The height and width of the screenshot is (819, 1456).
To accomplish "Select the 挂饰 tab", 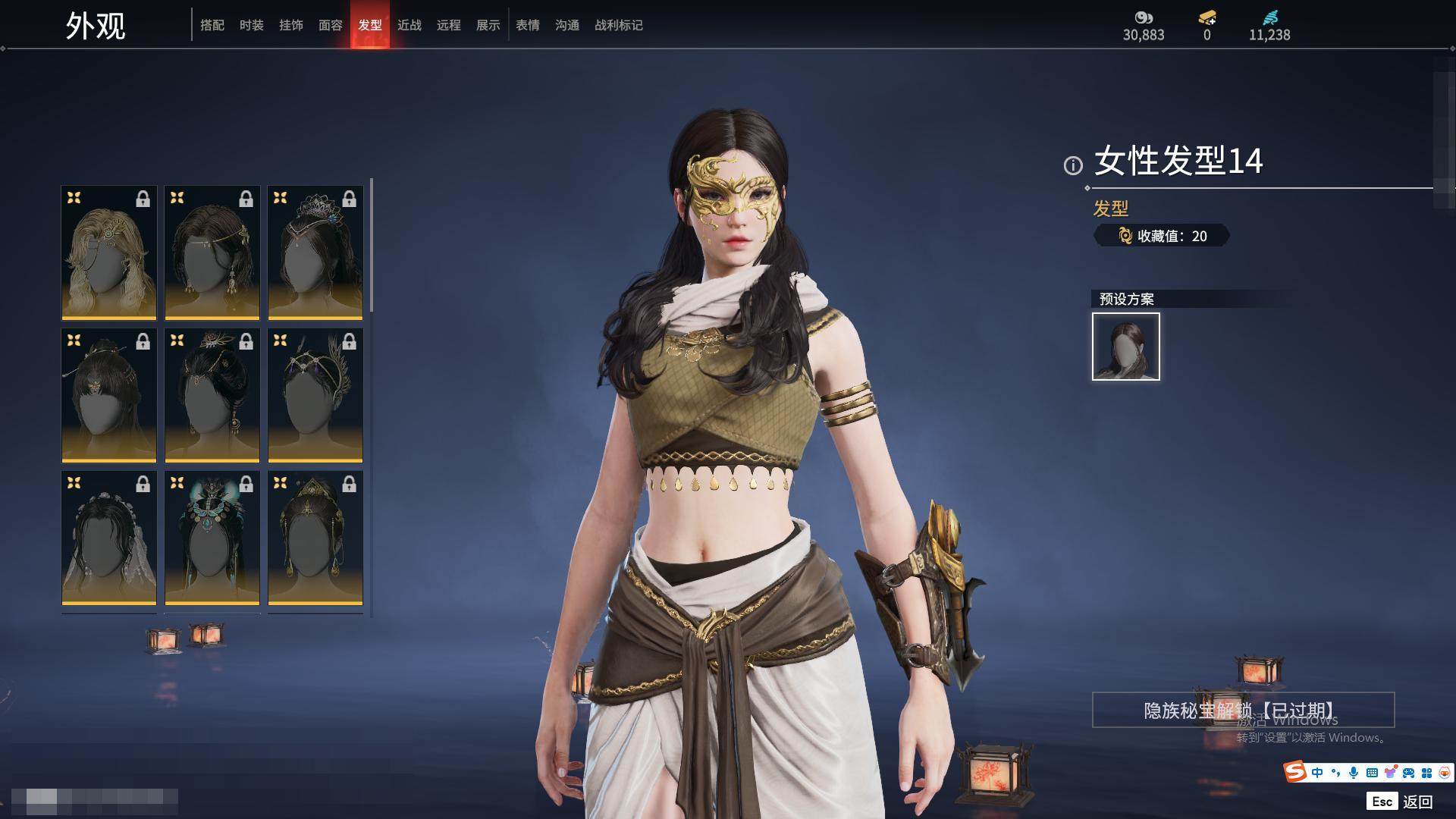I will click(291, 25).
